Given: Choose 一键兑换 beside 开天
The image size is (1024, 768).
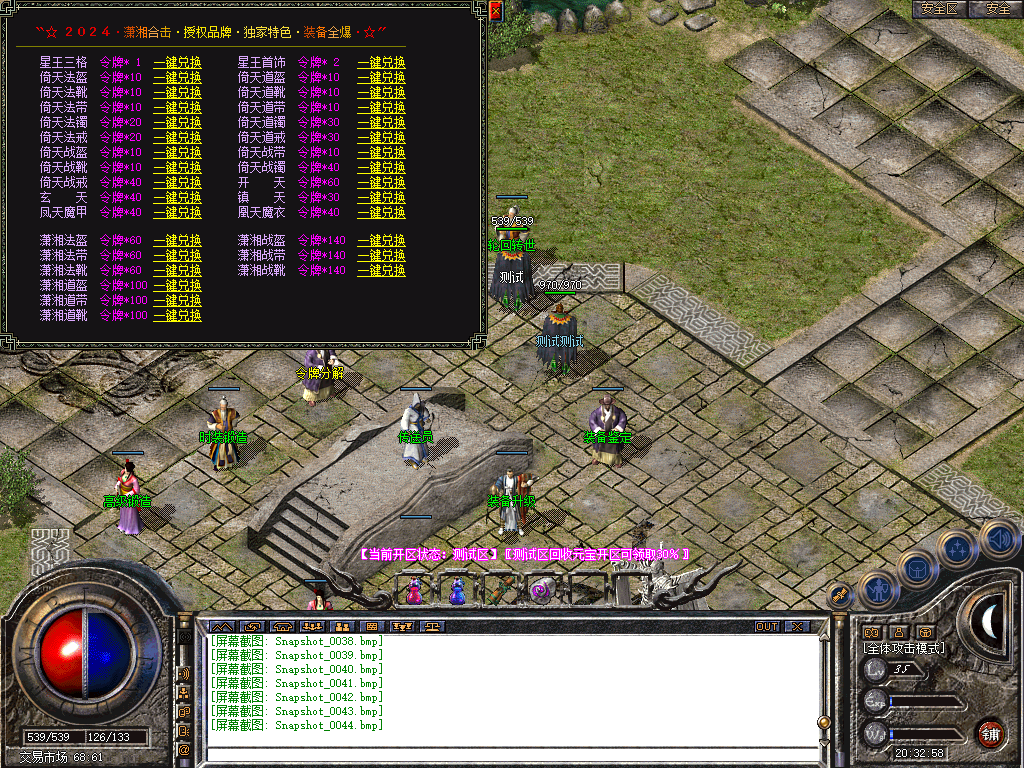Looking at the screenshot, I should coord(381,183).
